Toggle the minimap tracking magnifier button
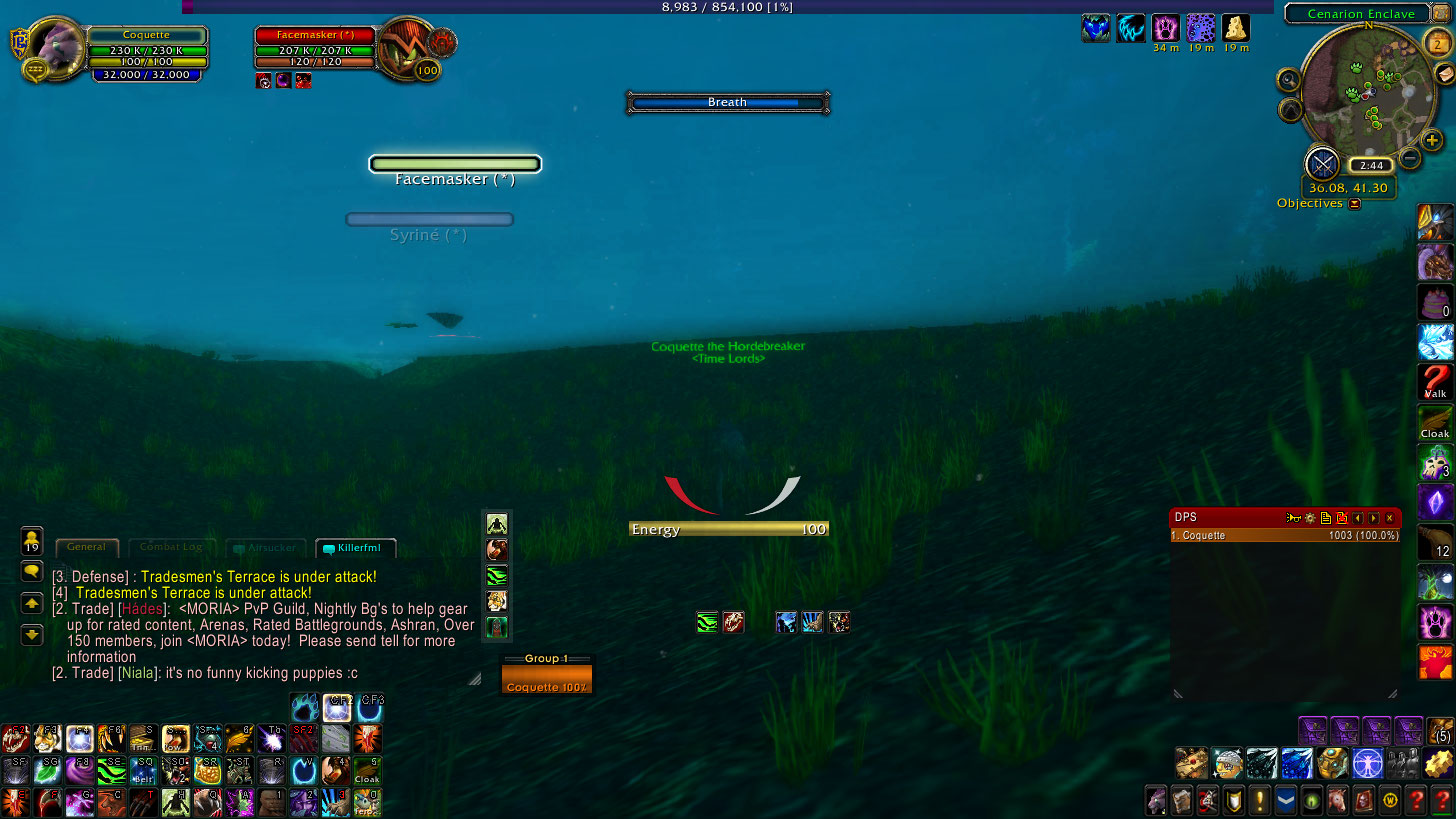1456x819 pixels. click(1290, 80)
